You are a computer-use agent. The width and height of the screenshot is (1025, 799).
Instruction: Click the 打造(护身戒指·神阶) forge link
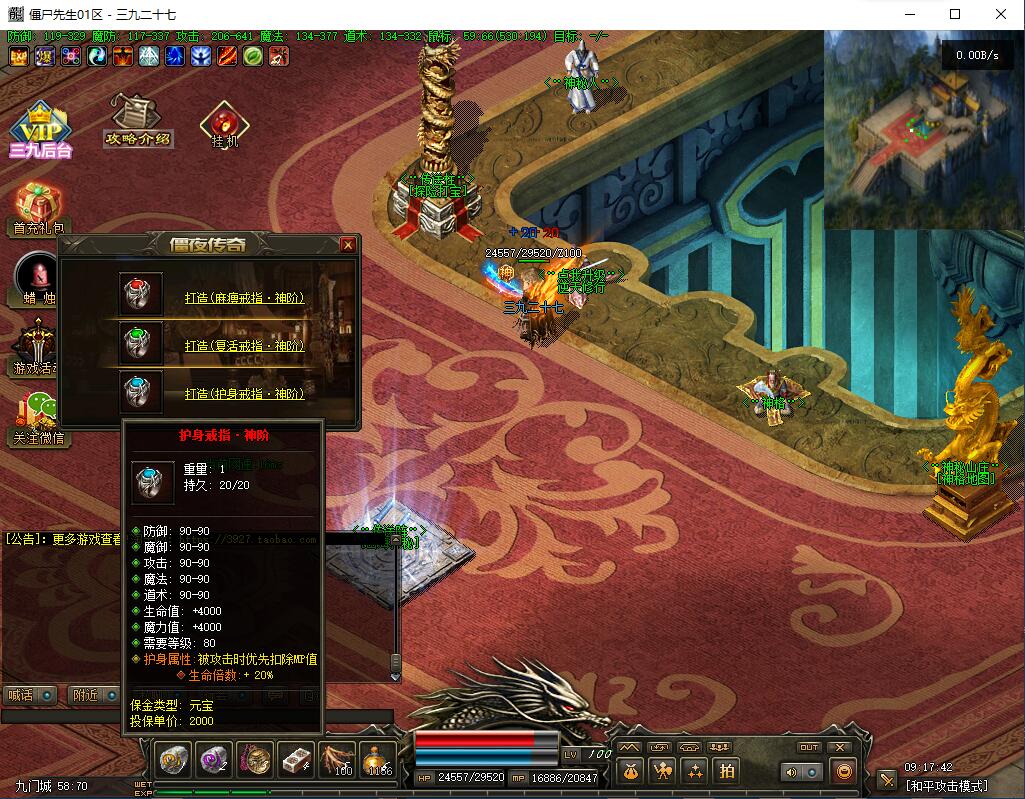pos(244,394)
